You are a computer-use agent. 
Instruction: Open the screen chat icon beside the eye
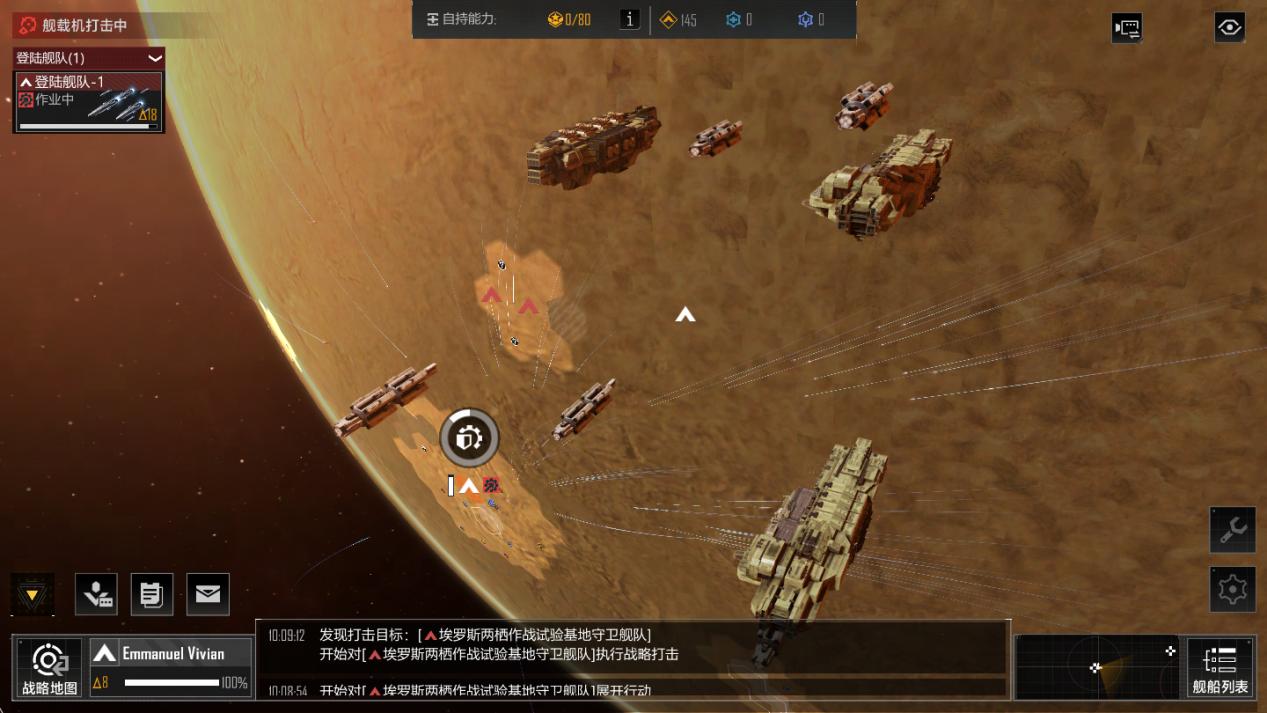pos(1127,28)
